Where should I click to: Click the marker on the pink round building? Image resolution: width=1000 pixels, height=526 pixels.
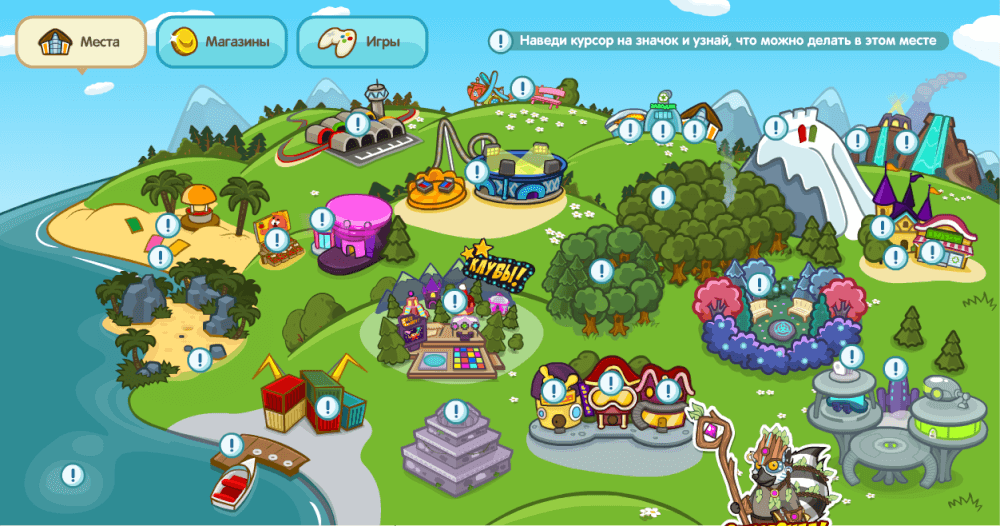(x=321, y=219)
